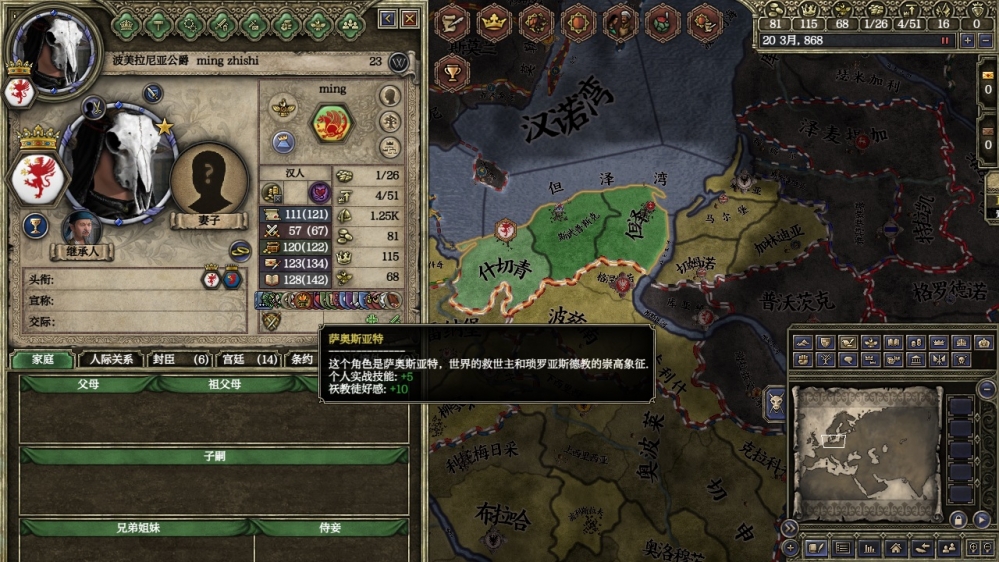The height and width of the screenshot is (562, 999).
Task: Select the 继承人 (heir) portrait
Action: click(81, 229)
